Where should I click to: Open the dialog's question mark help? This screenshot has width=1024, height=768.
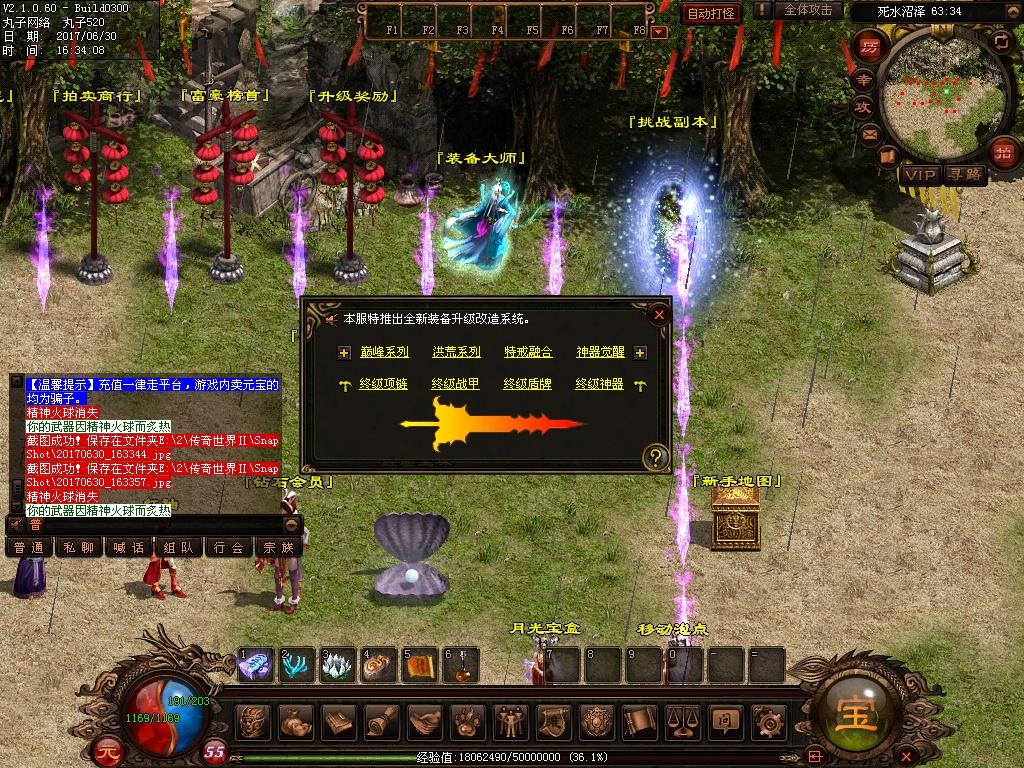click(x=656, y=458)
